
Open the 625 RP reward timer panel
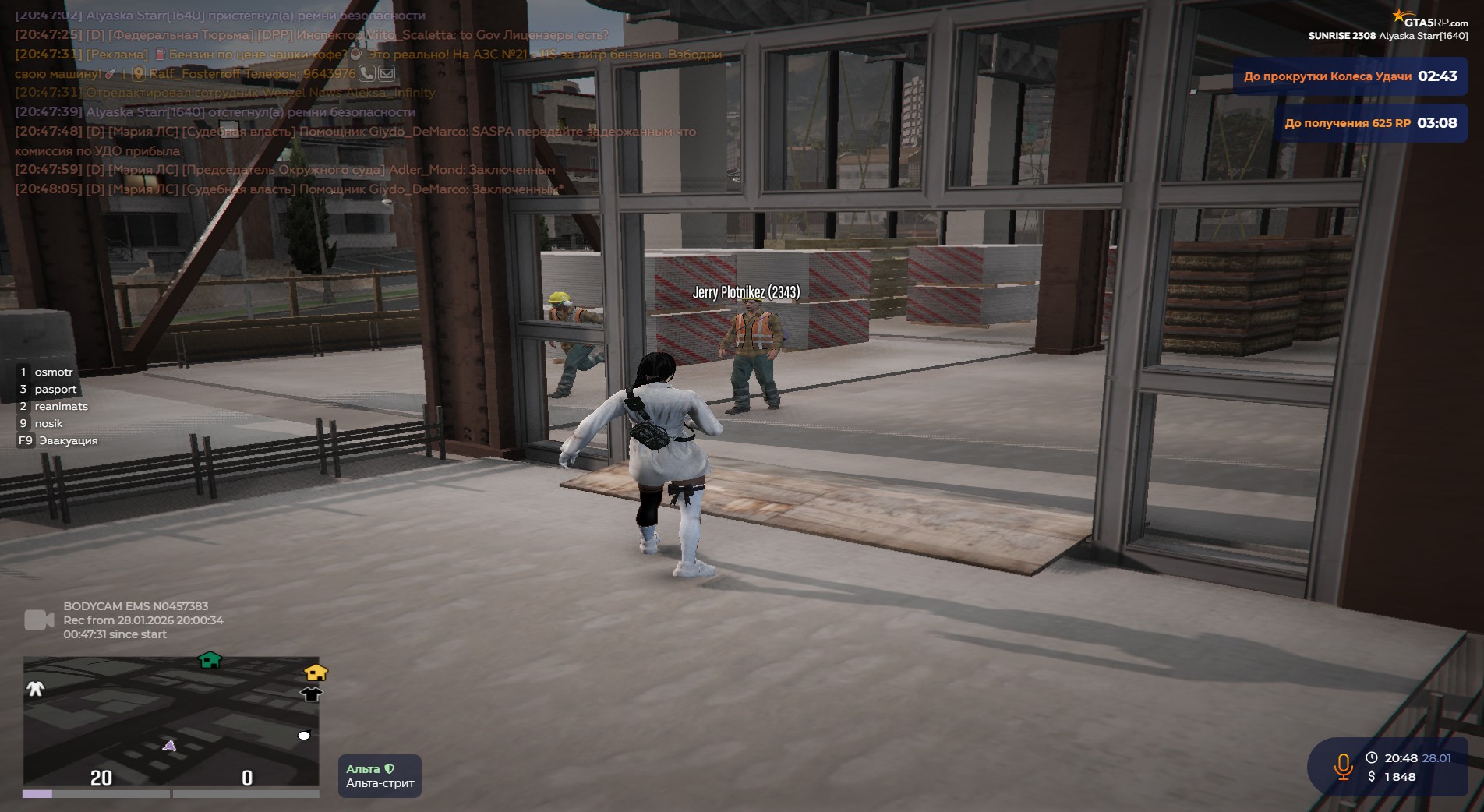[1370, 123]
